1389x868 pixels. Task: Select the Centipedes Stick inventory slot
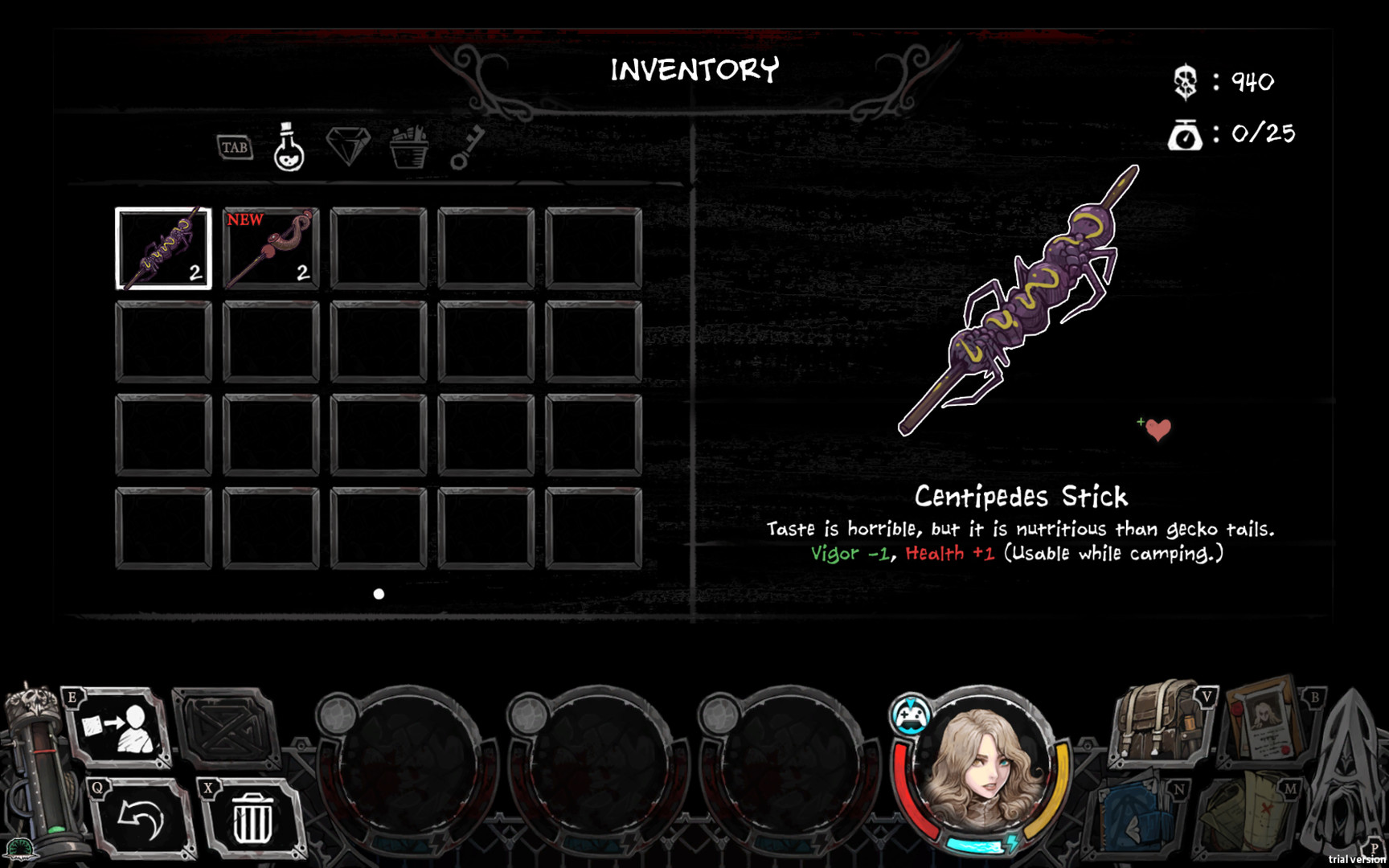pos(164,249)
